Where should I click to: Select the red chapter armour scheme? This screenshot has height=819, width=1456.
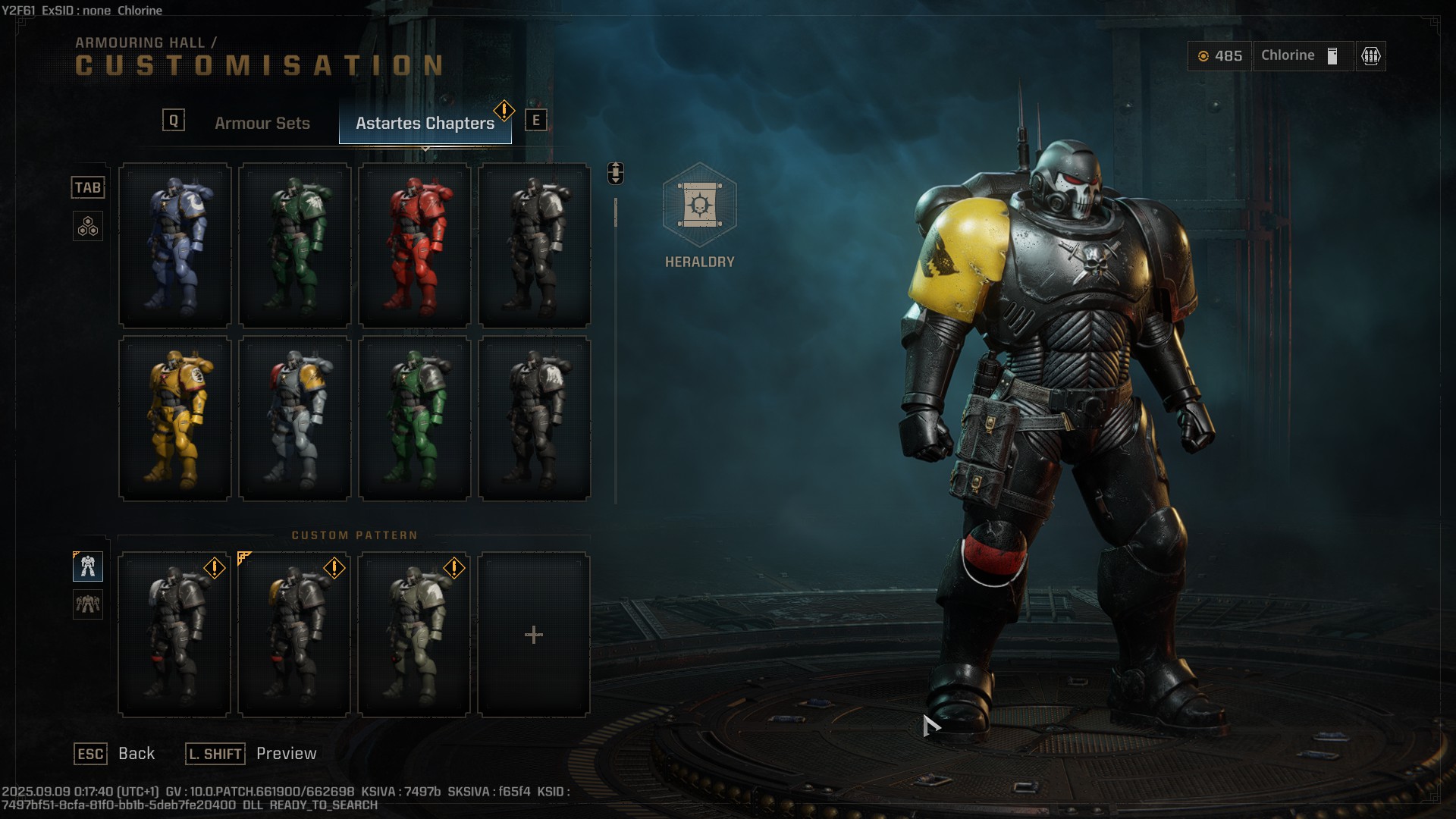(415, 245)
